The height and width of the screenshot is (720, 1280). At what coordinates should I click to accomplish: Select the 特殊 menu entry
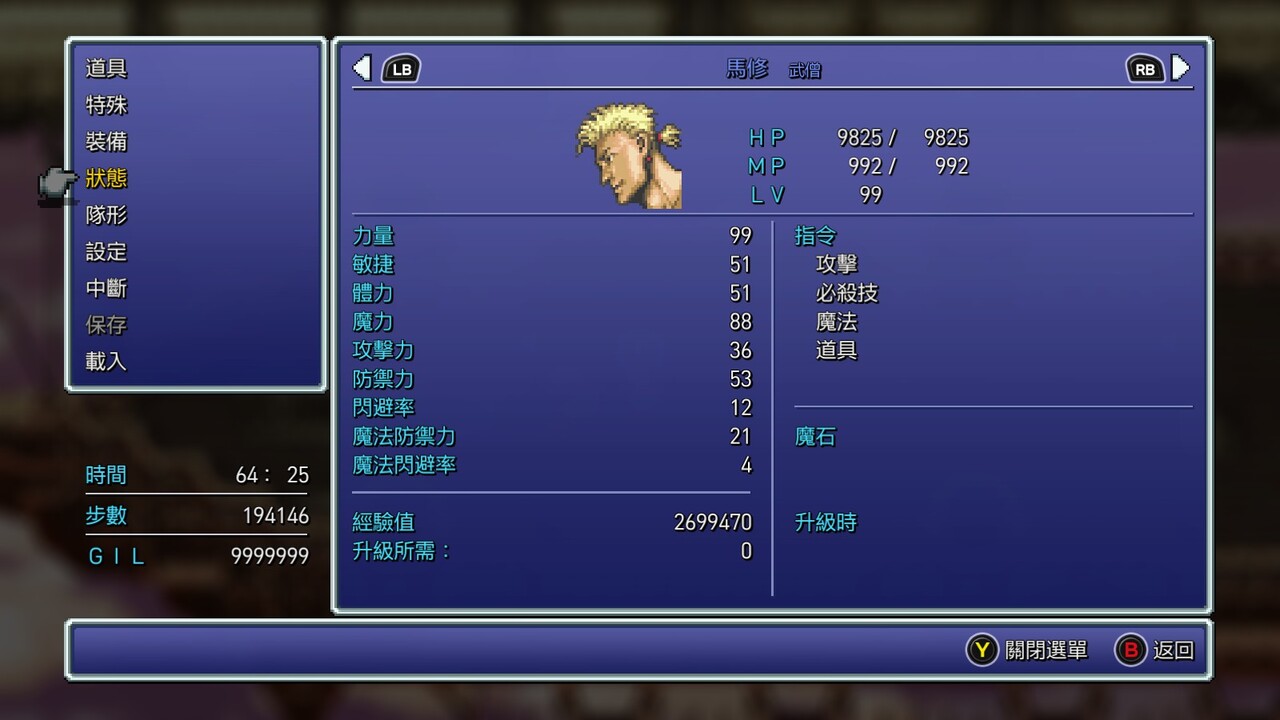tap(106, 105)
